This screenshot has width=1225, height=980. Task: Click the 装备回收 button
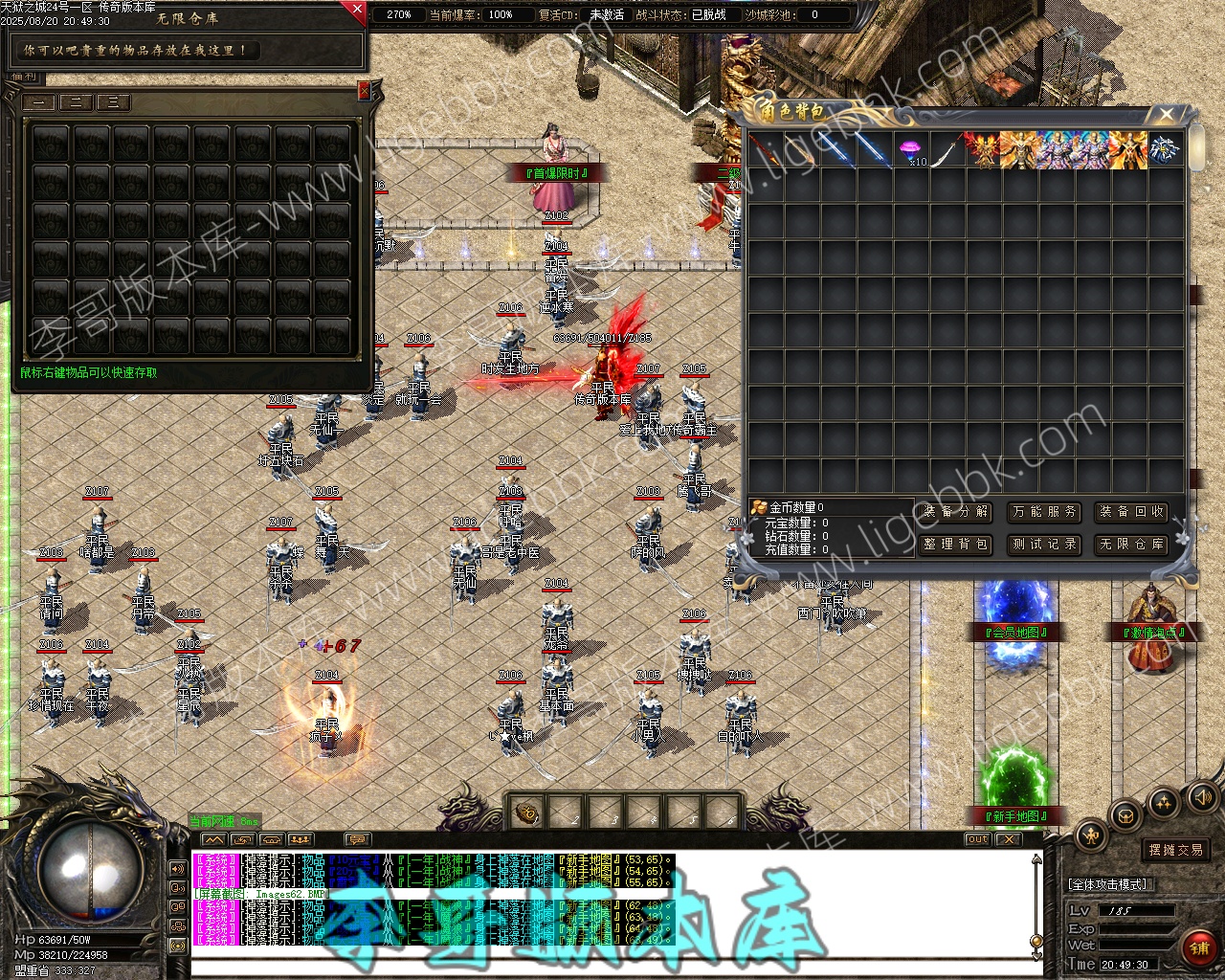point(1131,512)
